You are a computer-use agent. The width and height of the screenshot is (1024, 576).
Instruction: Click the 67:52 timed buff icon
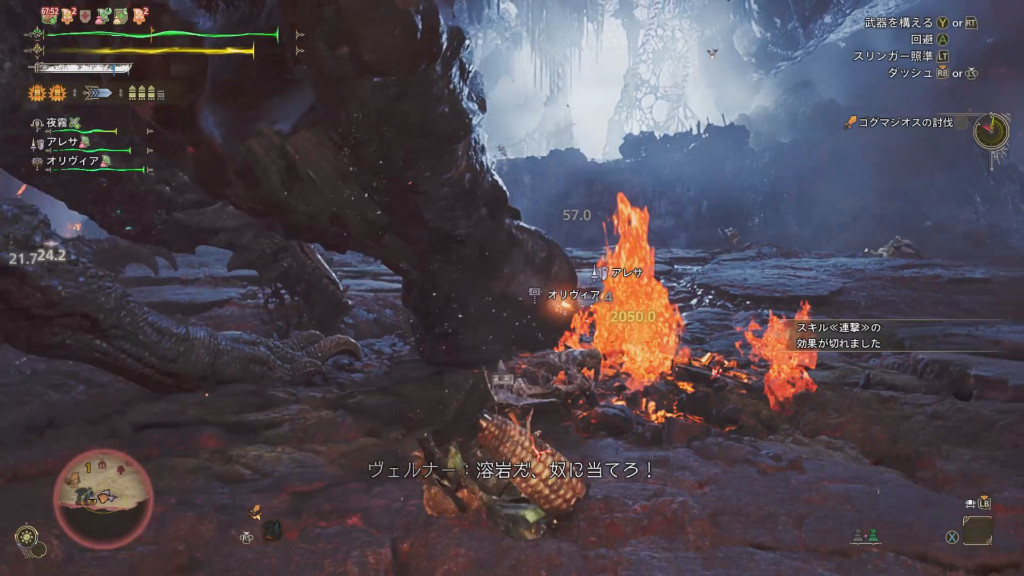click(50, 15)
